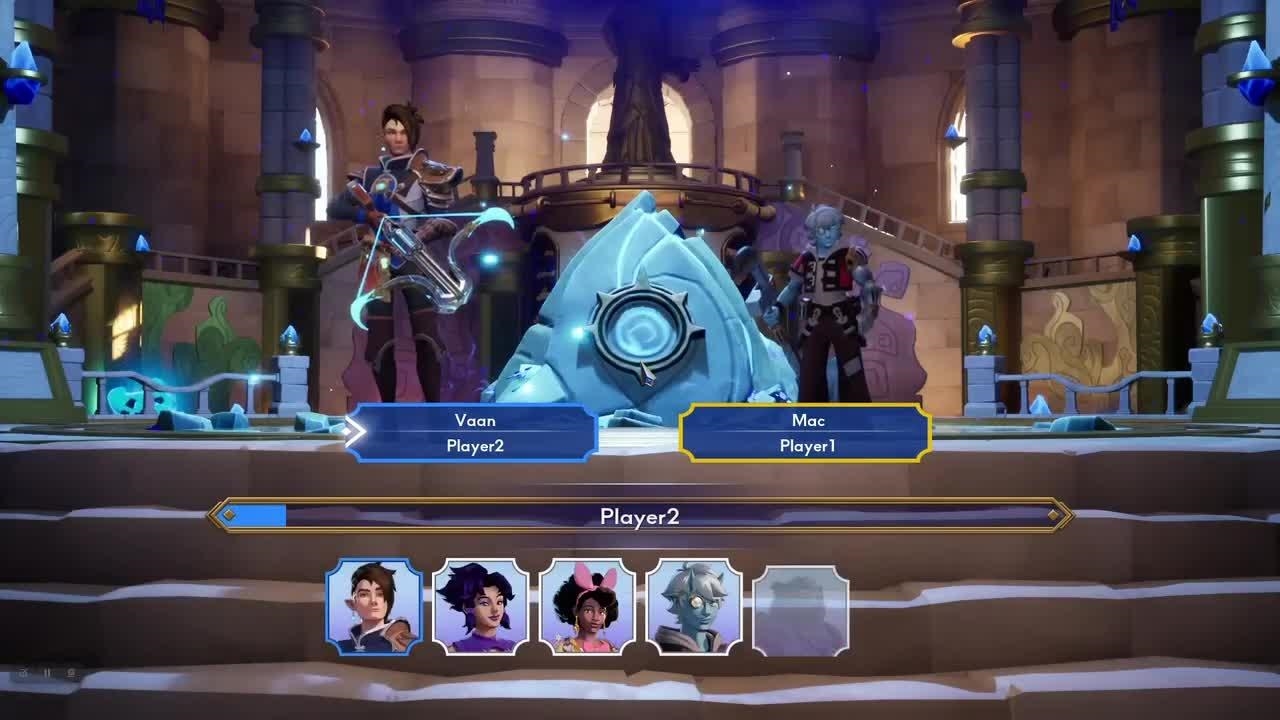Pick the character with the pink bow
The image size is (1280, 720).
[587, 607]
